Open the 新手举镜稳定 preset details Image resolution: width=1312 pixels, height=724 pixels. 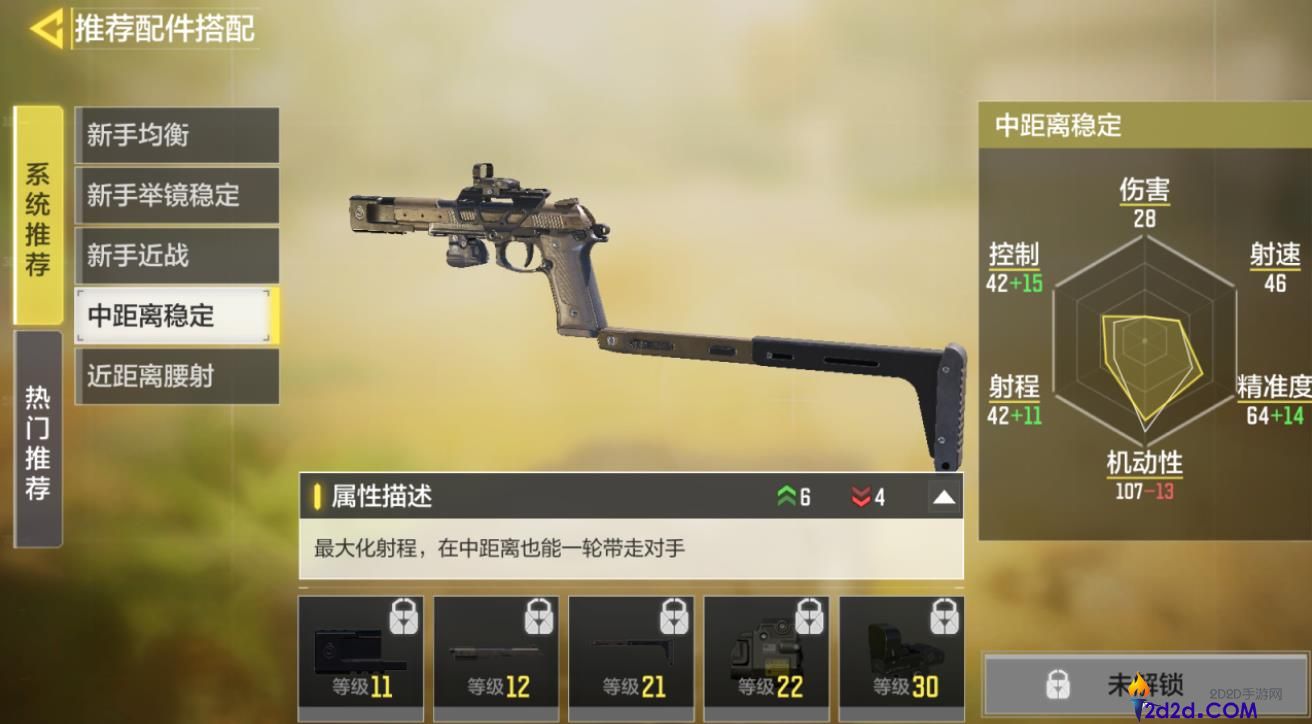(176, 196)
